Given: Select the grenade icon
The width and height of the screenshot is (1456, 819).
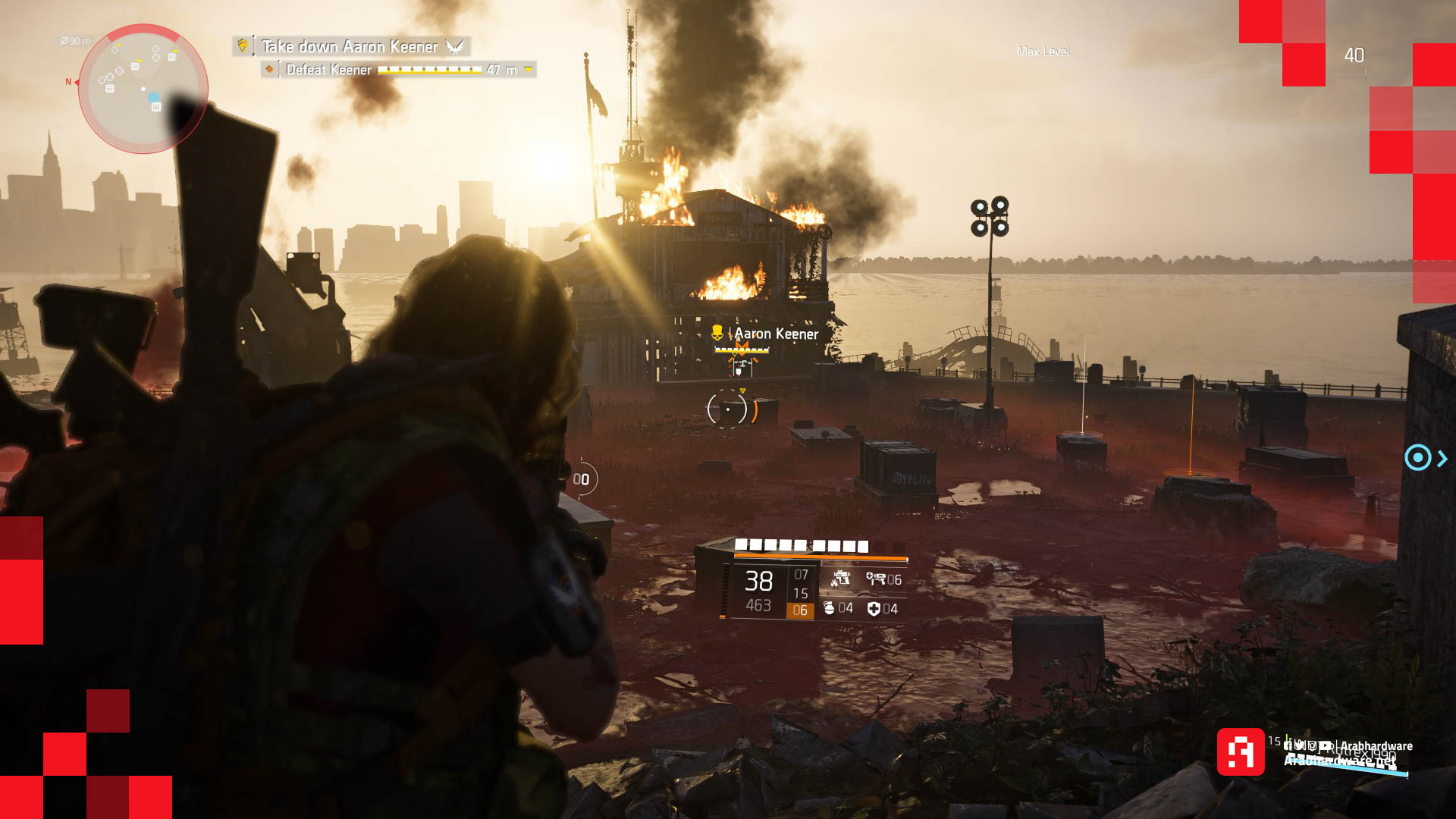Looking at the screenshot, I should click(x=829, y=608).
